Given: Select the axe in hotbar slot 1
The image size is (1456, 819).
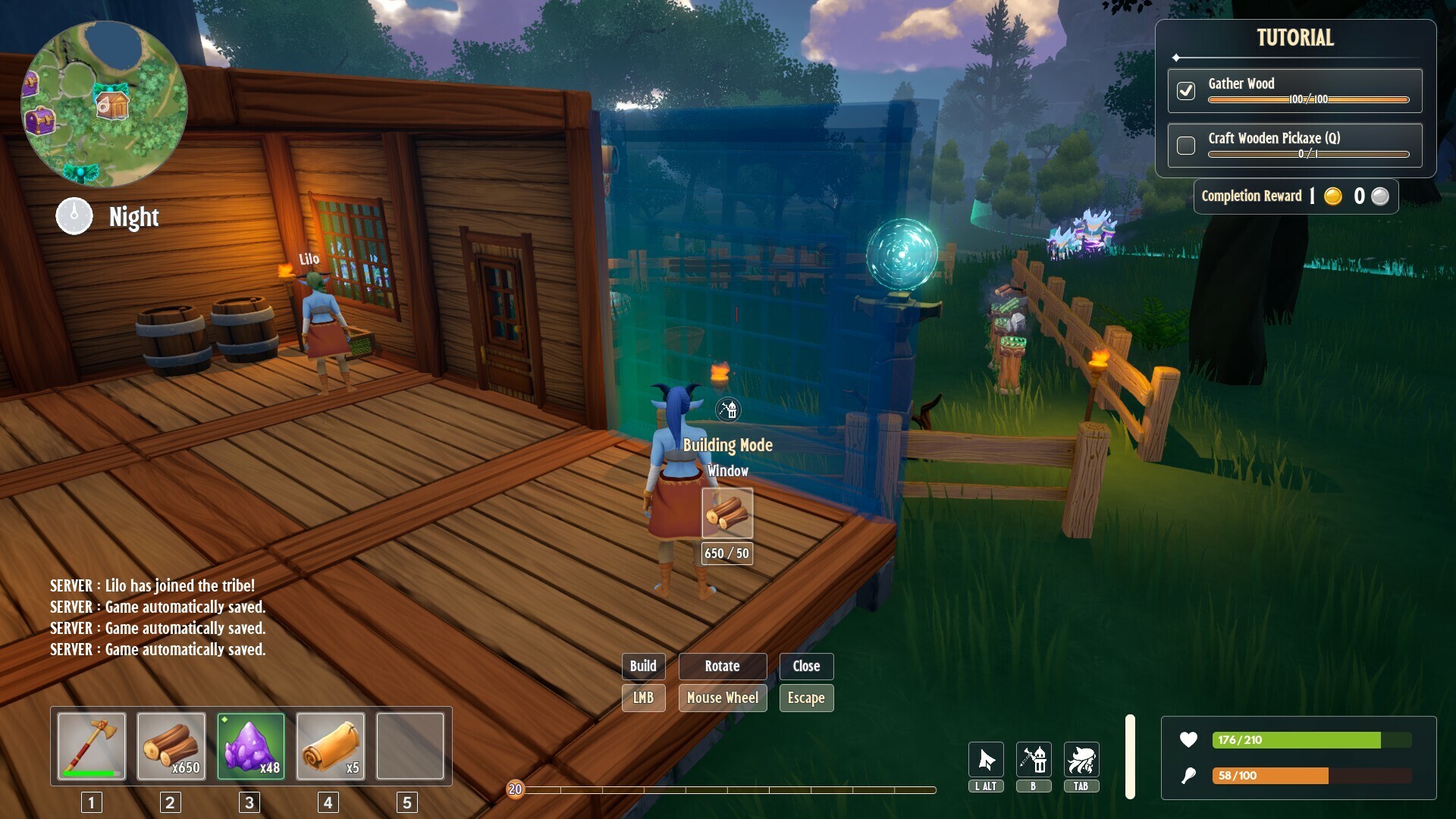Looking at the screenshot, I should (x=90, y=746).
